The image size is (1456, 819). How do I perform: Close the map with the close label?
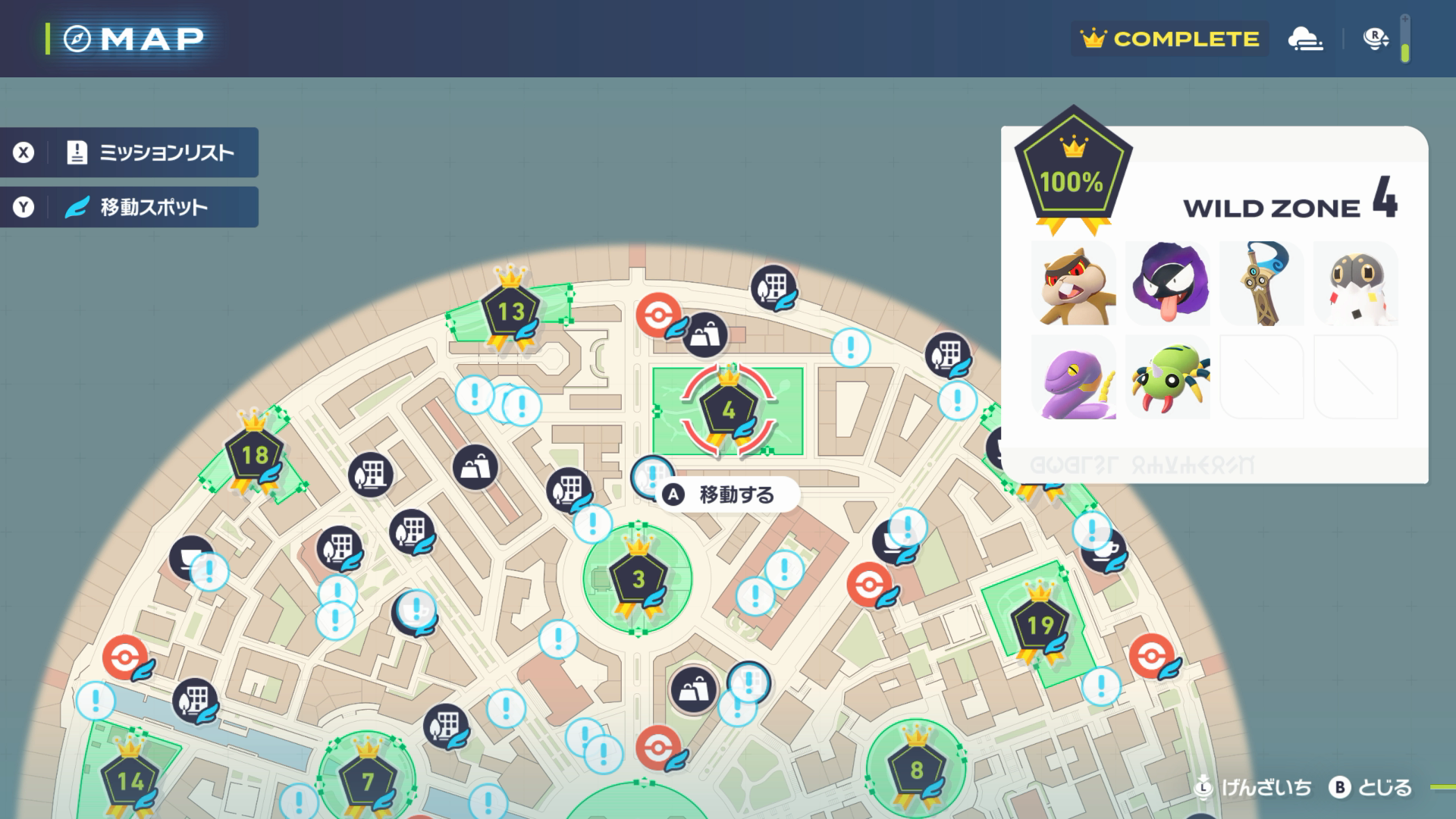coord(1371,788)
